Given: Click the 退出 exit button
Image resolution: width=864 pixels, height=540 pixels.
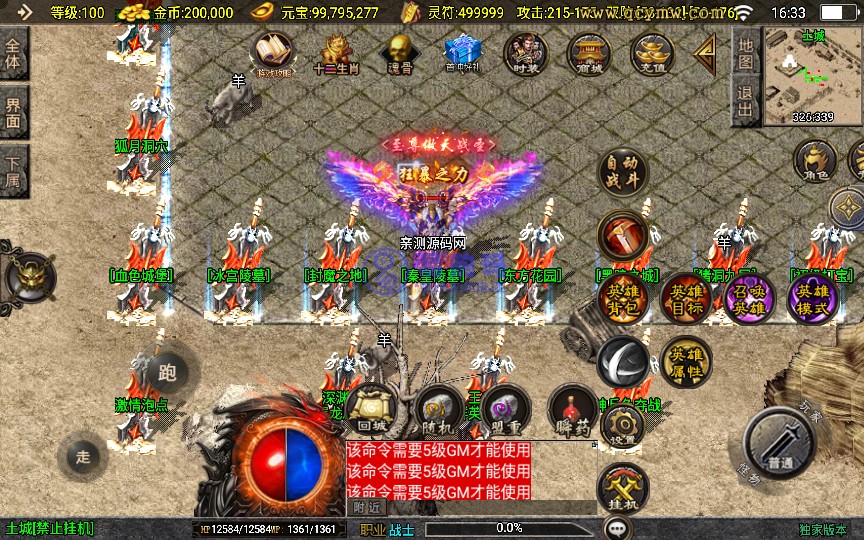Looking at the screenshot, I should 744,102.
